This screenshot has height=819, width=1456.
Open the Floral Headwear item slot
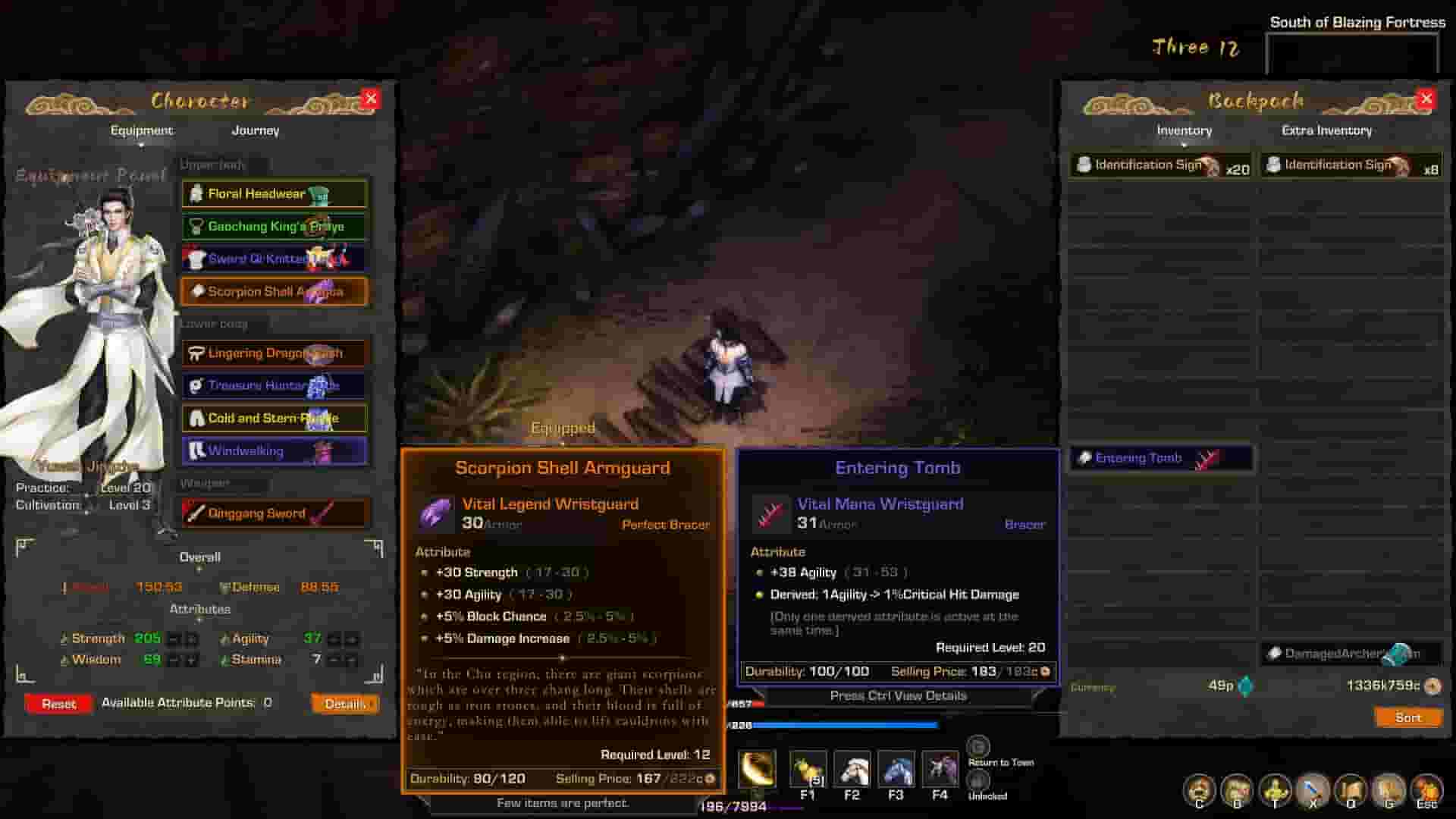pyautogui.click(x=273, y=193)
